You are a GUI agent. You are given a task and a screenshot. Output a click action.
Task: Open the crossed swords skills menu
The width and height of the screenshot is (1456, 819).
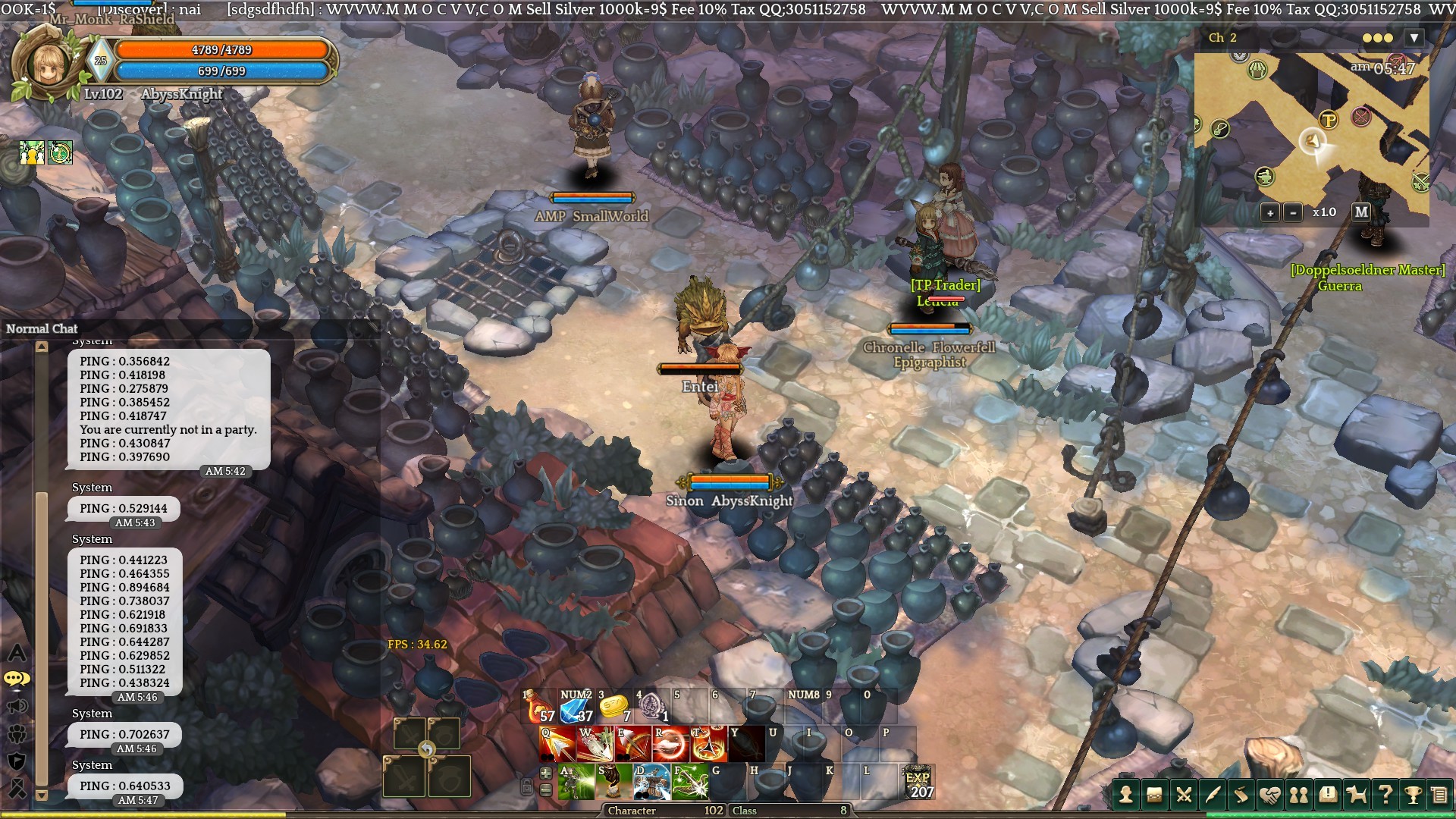(1183, 794)
